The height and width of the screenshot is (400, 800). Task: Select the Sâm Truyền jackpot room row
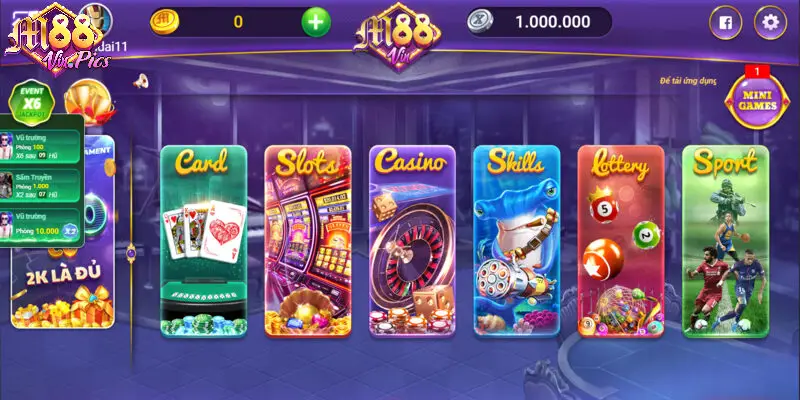46,186
